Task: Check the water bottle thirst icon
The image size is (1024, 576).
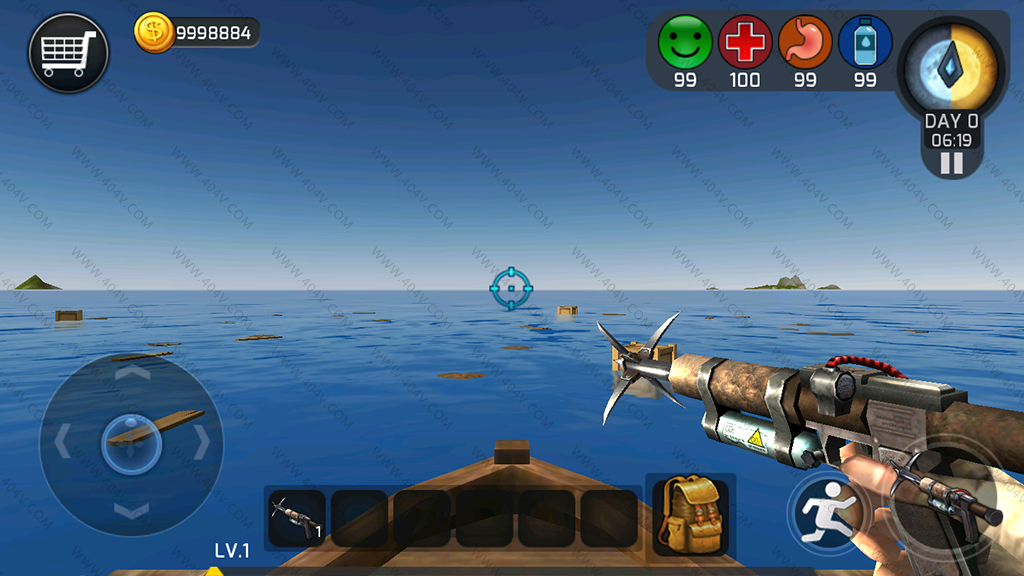Action: (x=865, y=42)
